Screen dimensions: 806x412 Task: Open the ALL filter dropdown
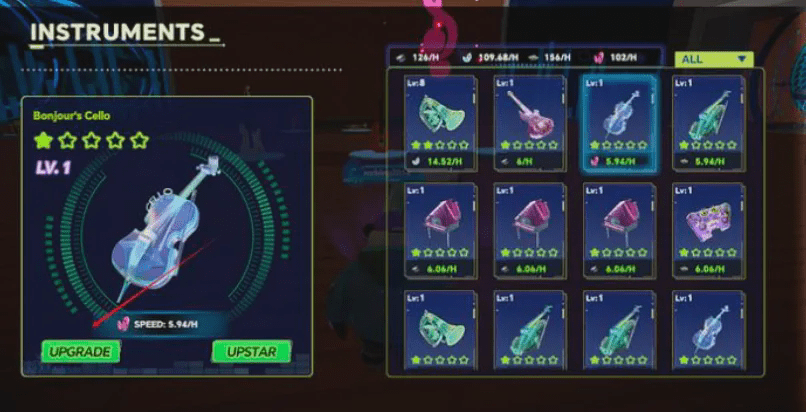[714, 59]
